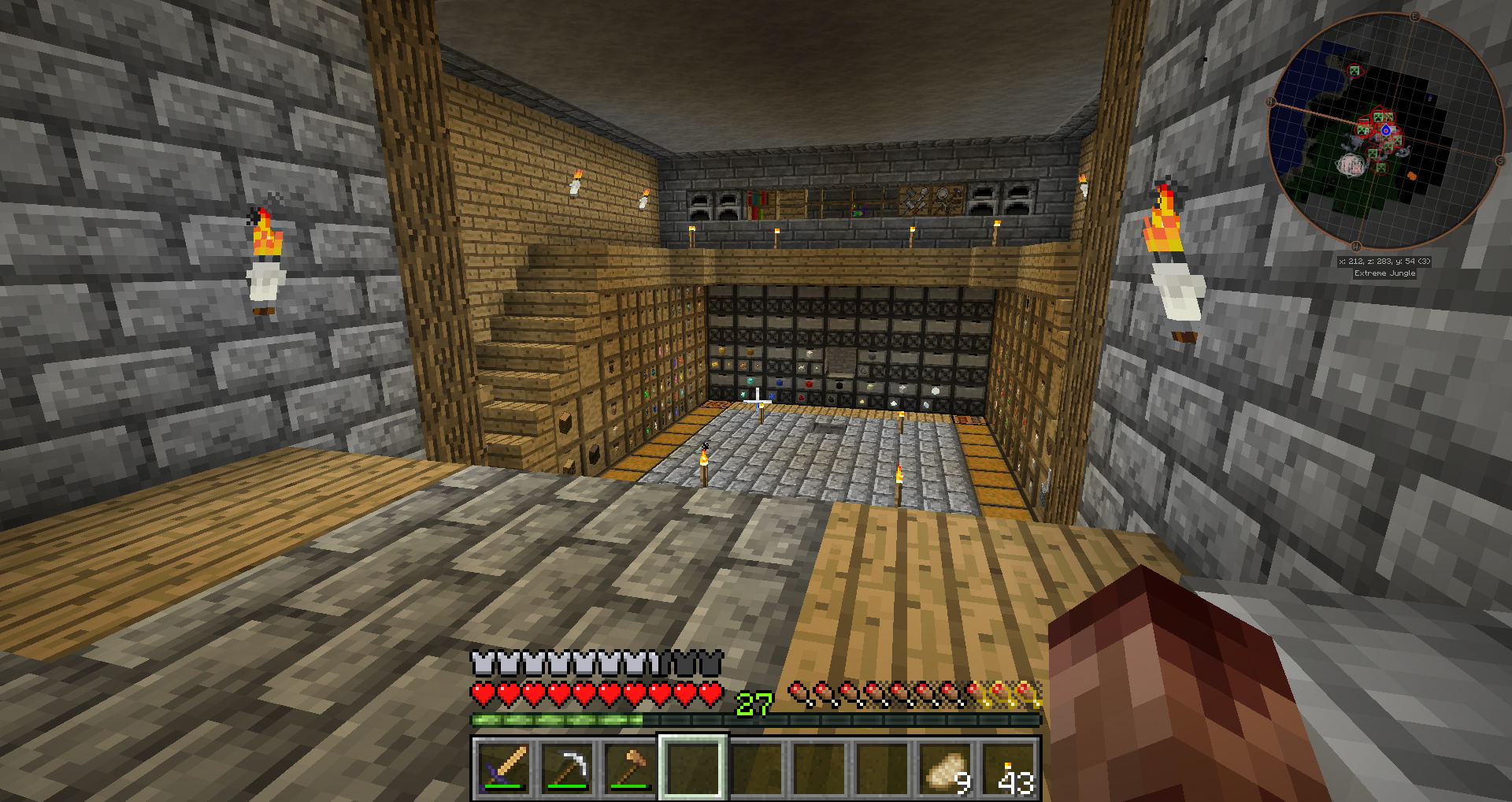Select the sword in the hotbar
The width and height of the screenshot is (1512, 802).
click(x=504, y=767)
